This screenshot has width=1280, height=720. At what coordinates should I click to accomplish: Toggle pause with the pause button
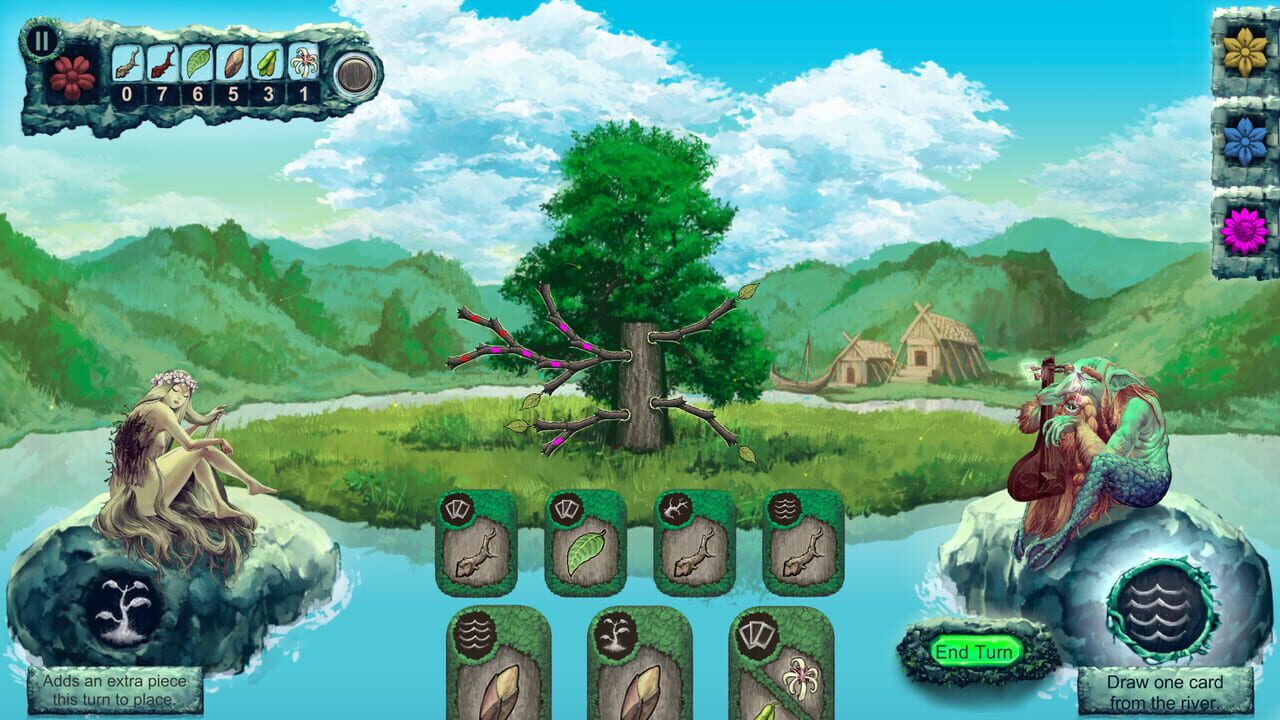click(x=42, y=42)
